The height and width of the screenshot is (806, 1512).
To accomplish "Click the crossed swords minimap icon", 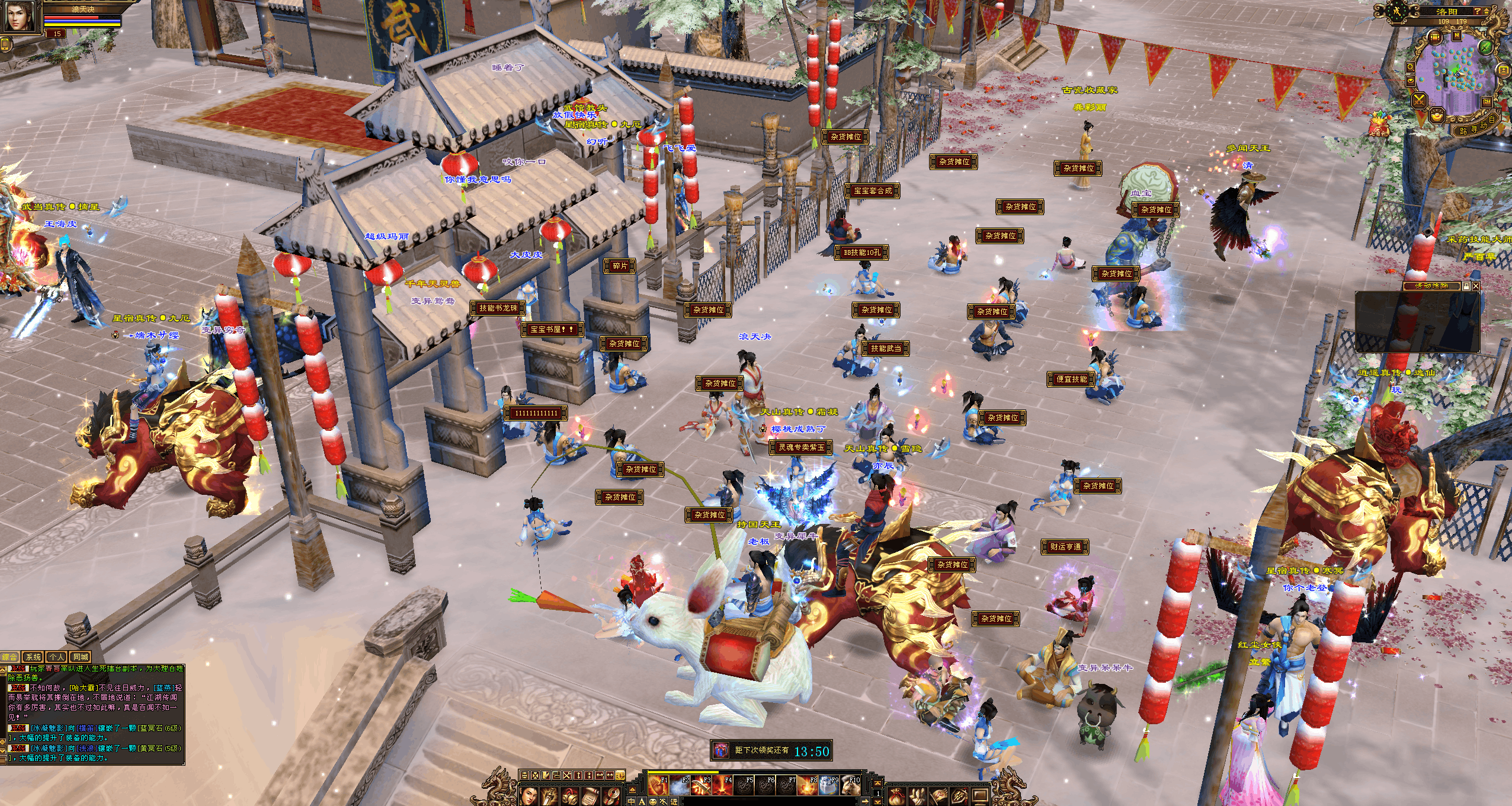I will point(1420,100).
